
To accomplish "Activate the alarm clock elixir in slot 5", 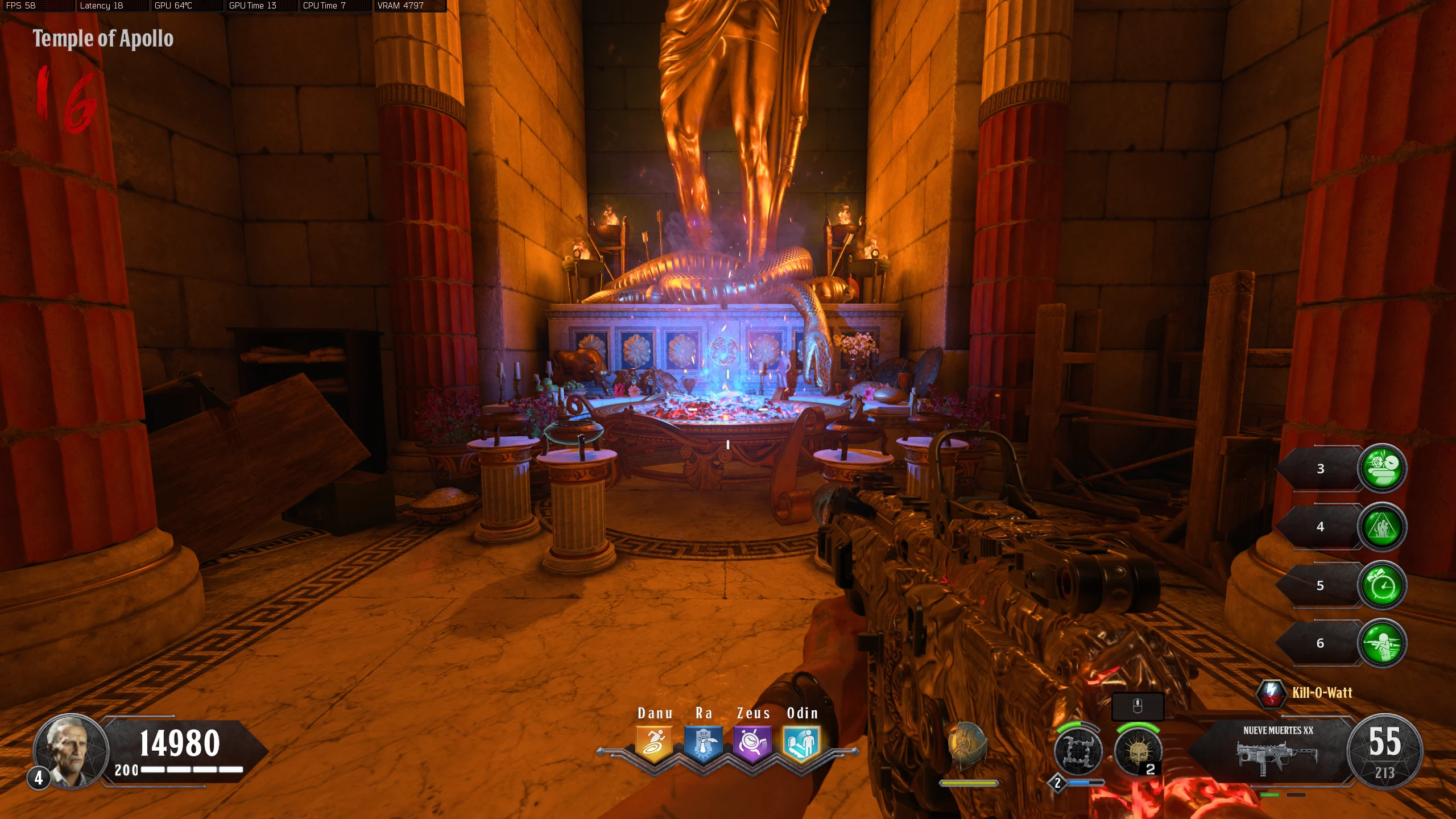I will (x=1382, y=585).
